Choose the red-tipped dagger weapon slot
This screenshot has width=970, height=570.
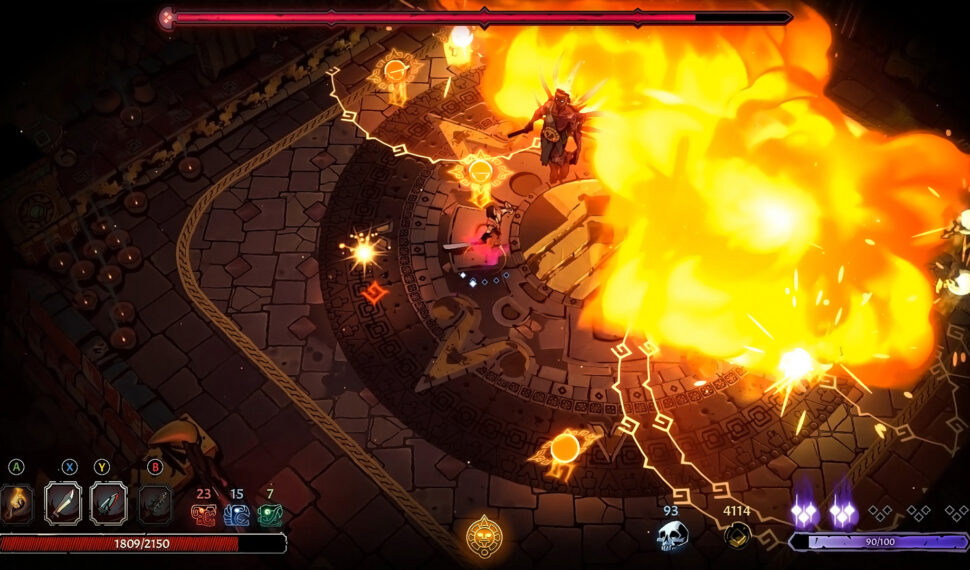pyautogui.click(x=108, y=503)
